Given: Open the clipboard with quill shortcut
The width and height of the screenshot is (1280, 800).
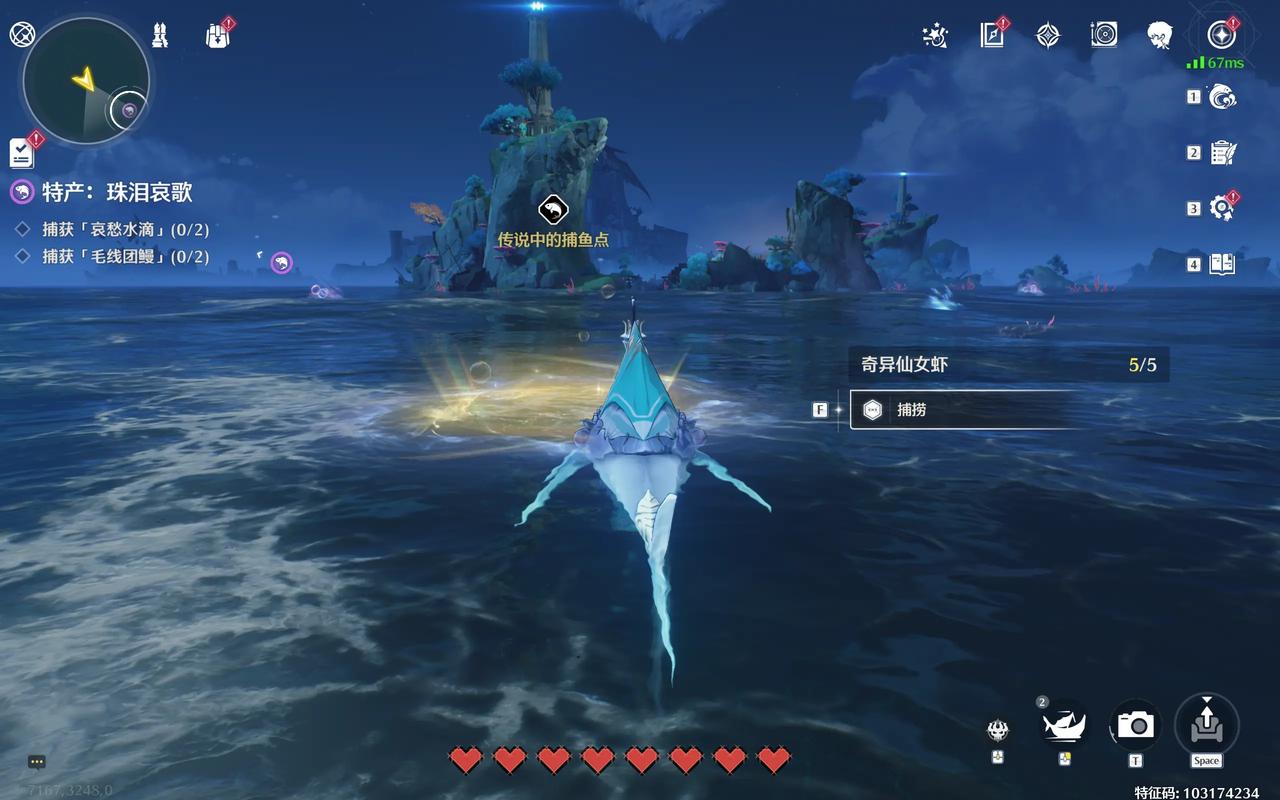Looking at the screenshot, I should pyautogui.click(x=1223, y=153).
